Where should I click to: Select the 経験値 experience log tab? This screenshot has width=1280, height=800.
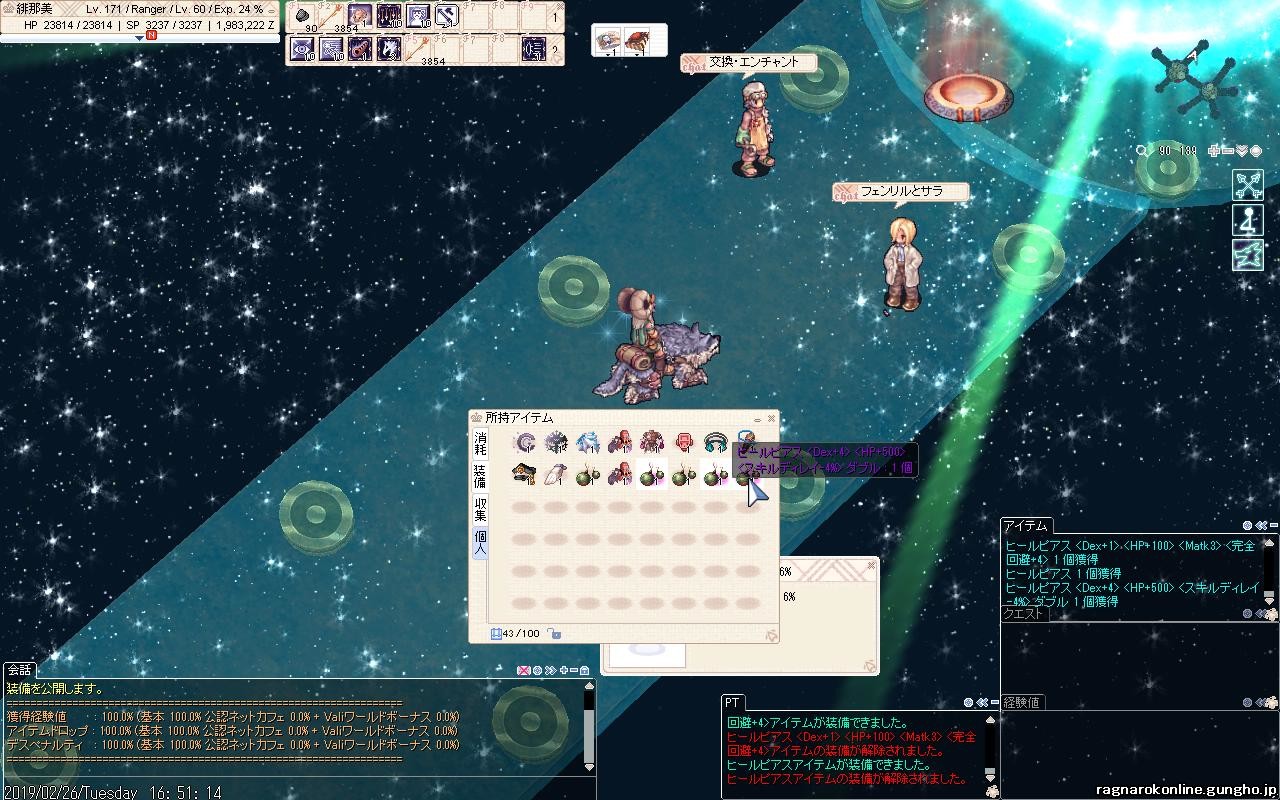1021,702
